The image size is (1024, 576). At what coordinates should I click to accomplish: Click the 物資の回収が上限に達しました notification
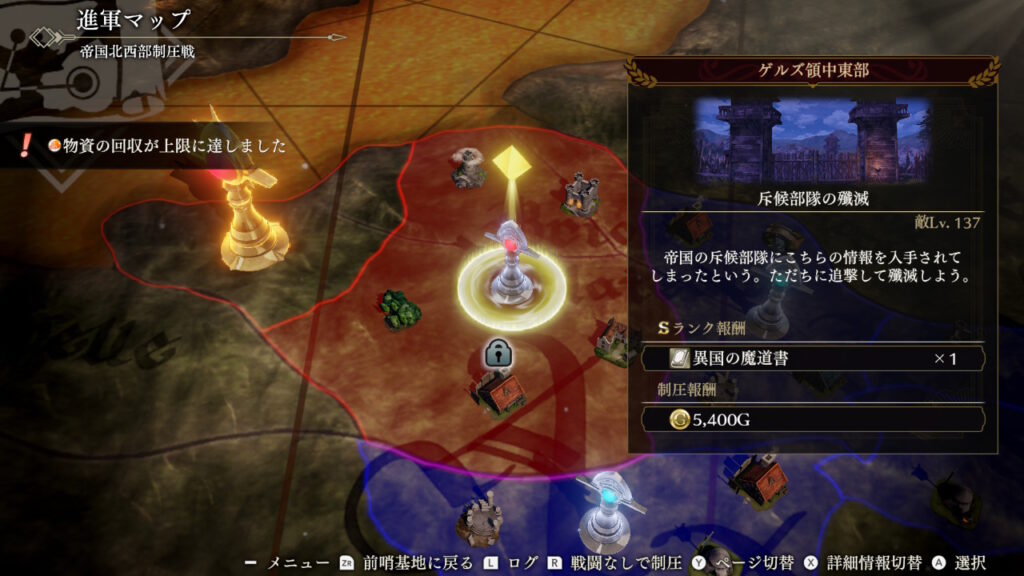160,147
